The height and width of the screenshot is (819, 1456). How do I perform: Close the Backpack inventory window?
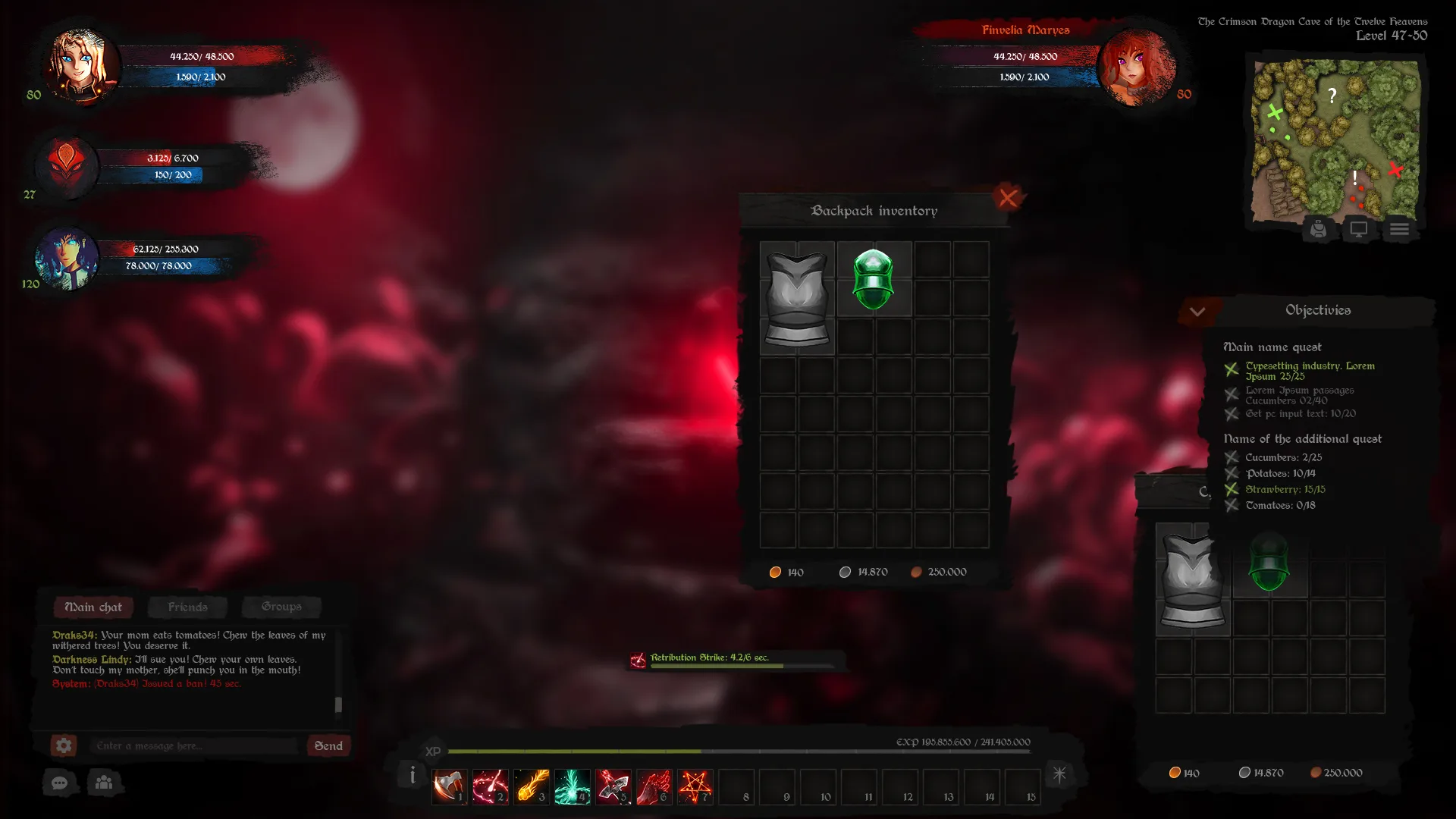(x=1007, y=198)
